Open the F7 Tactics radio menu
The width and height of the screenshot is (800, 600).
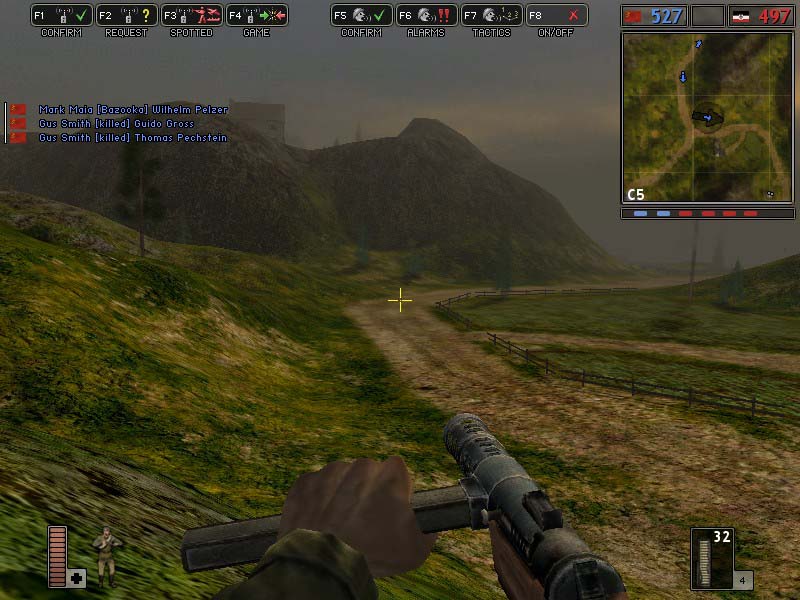pos(491,16)
